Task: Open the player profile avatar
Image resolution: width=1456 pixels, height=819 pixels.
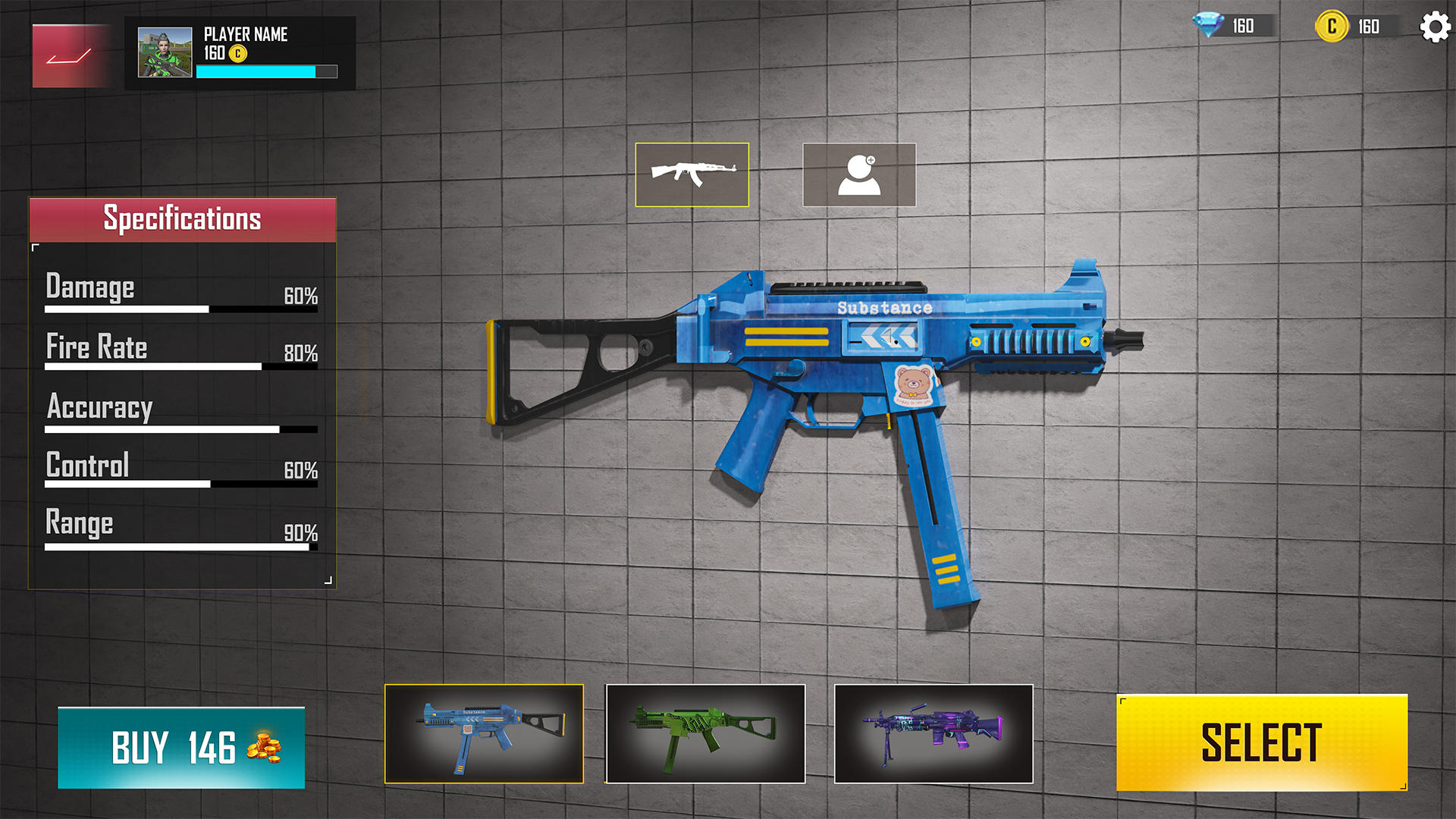Action: [165, 53]
